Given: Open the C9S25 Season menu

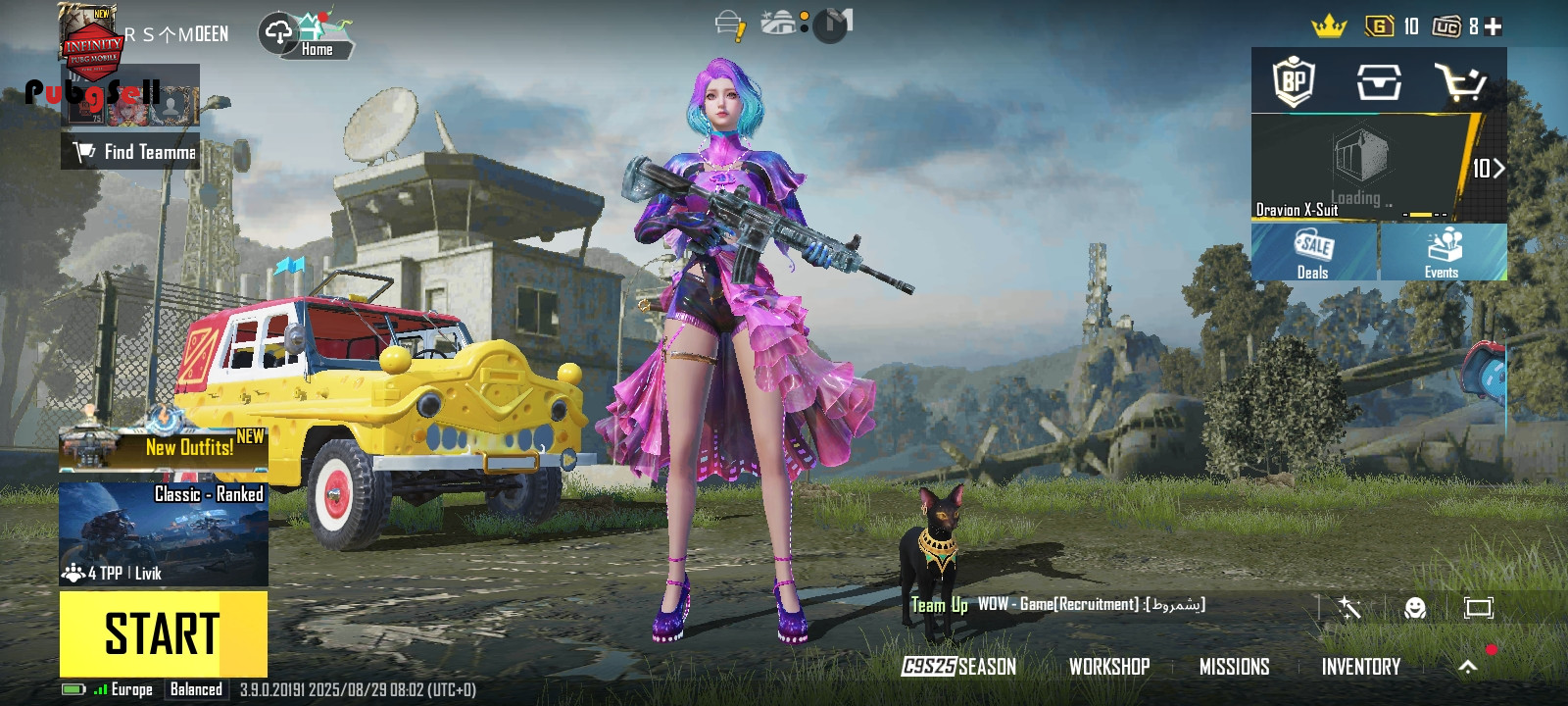Looking at the screenshot, I should [958, 667].
